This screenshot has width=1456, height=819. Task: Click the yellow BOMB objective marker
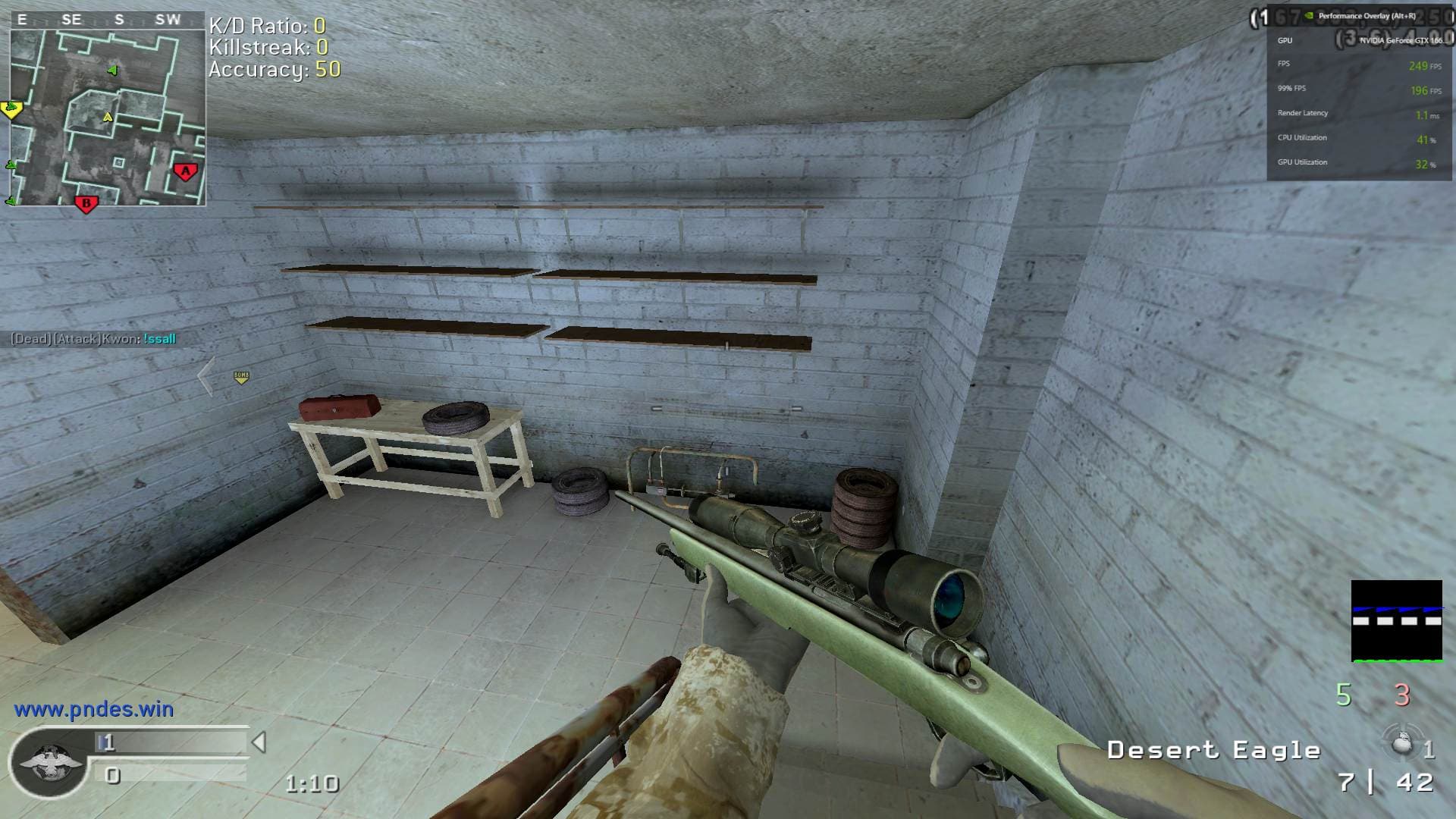241,377
